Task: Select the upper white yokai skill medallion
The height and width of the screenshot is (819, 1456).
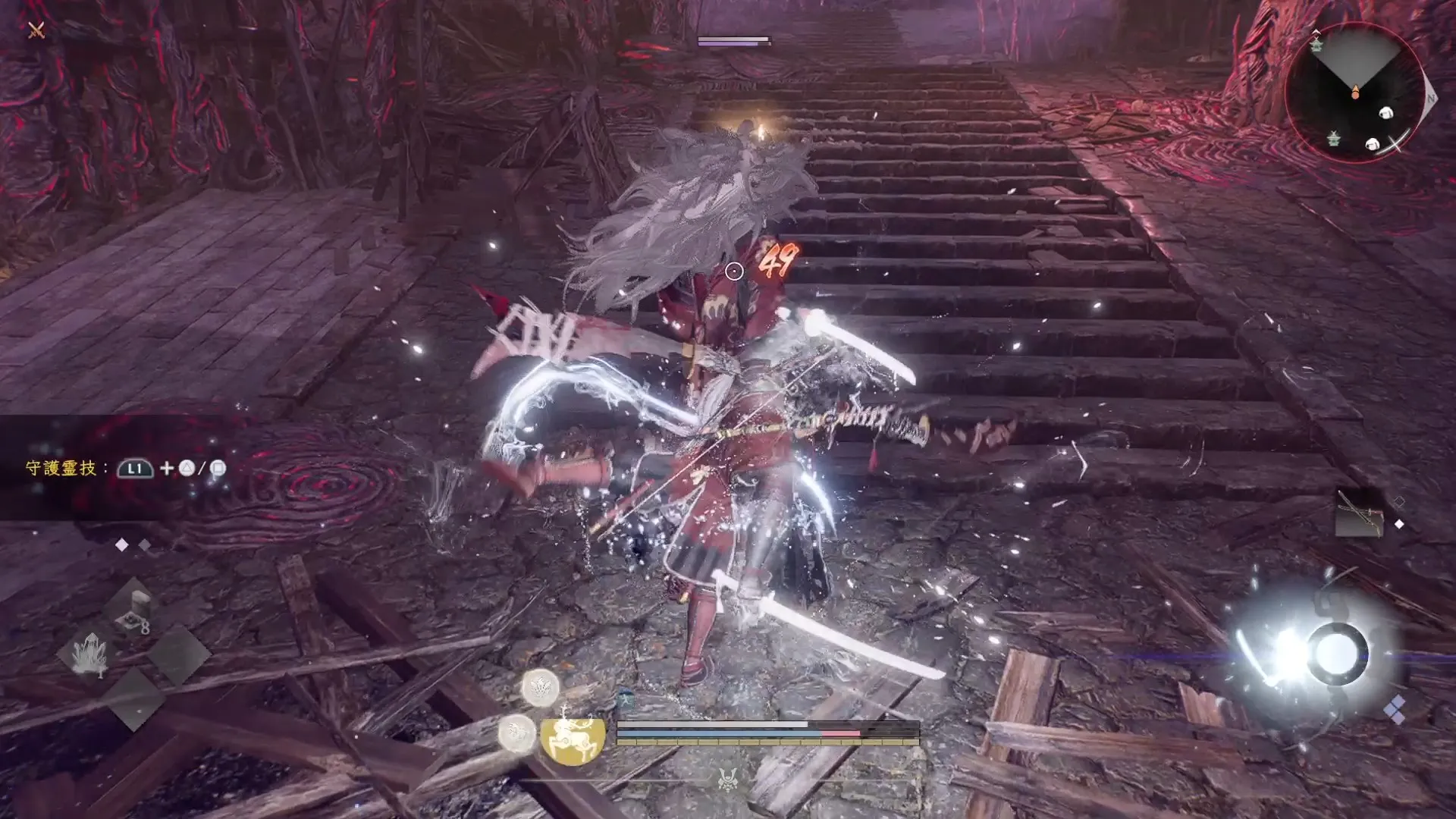Action: [540, 688]
